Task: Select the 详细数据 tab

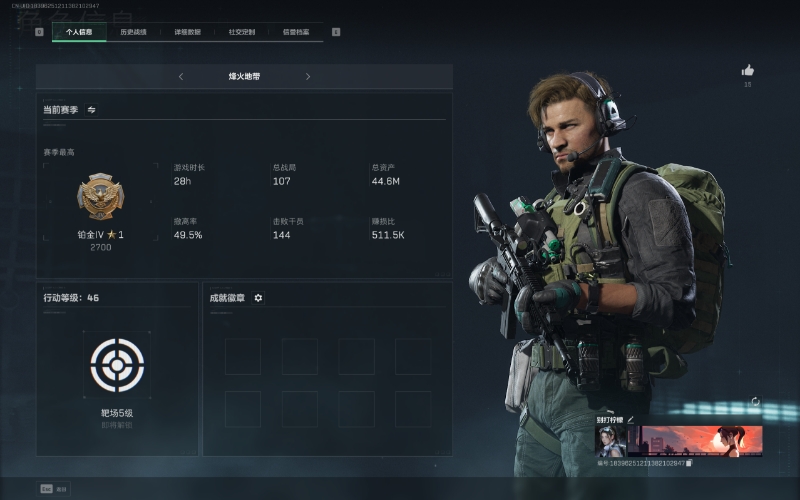Action: (x=187, y=32)
